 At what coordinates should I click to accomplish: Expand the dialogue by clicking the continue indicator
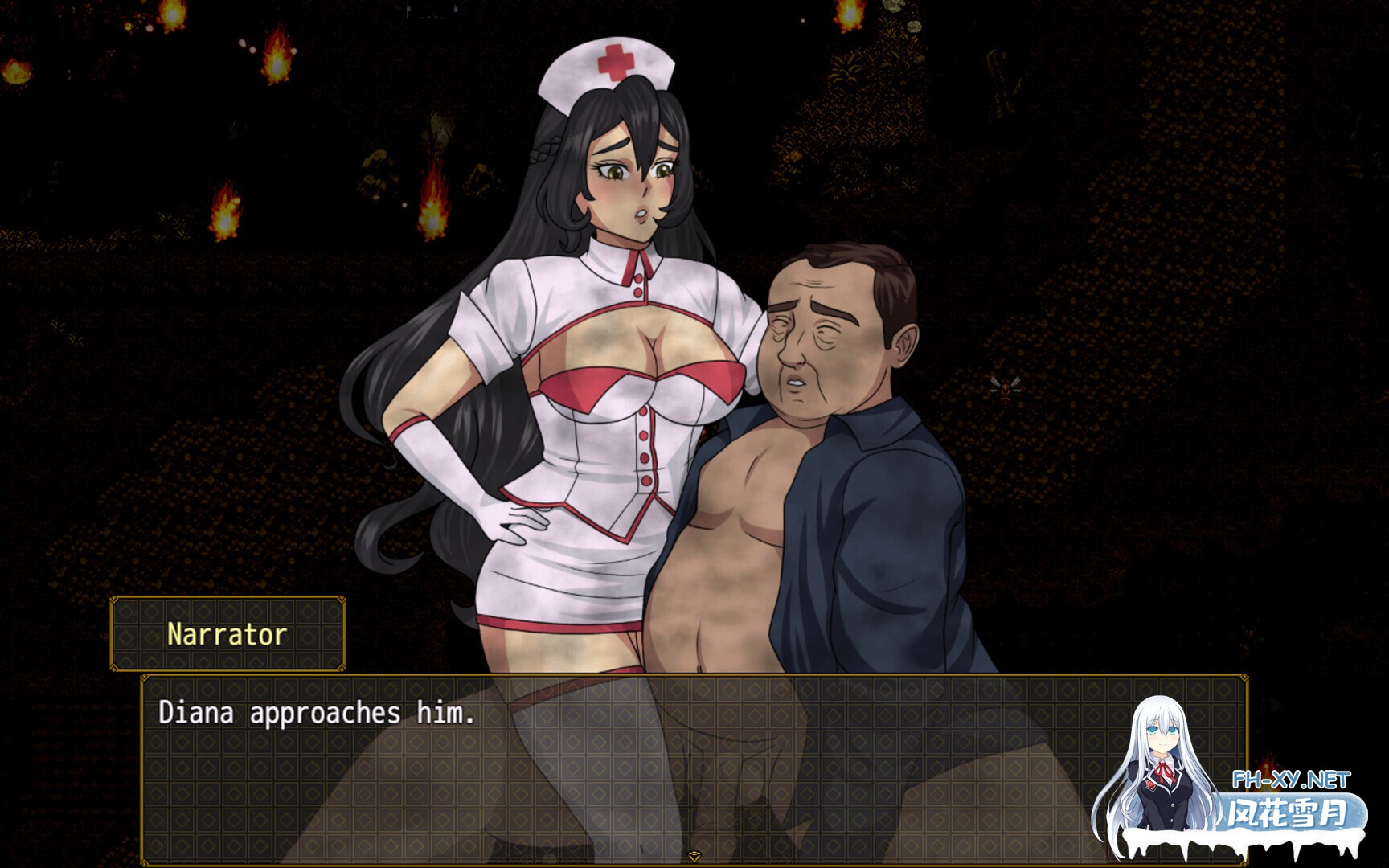tap(693, 857)
